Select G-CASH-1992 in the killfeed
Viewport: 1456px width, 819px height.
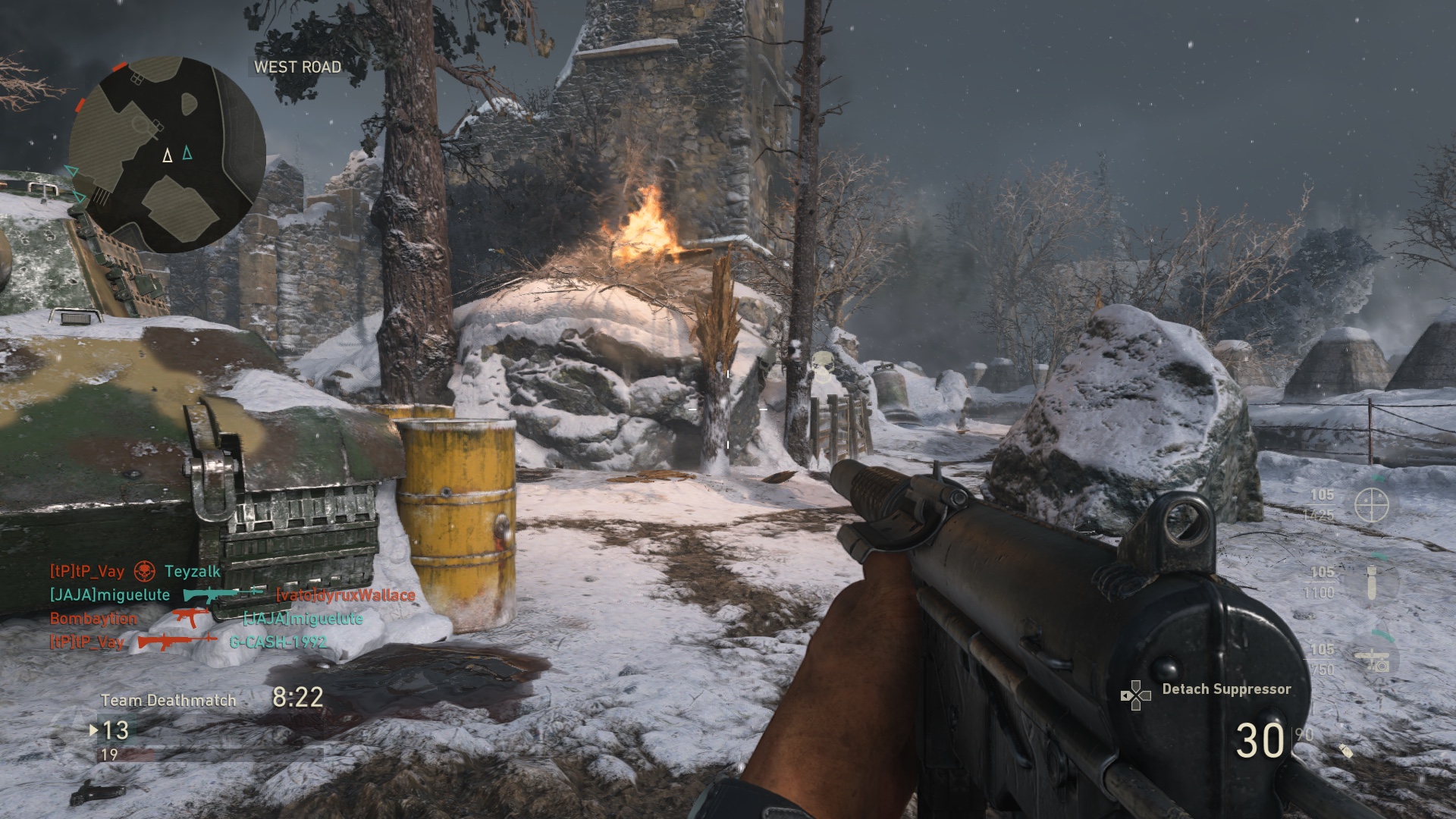pyautogui.click(x=276, y=642)
